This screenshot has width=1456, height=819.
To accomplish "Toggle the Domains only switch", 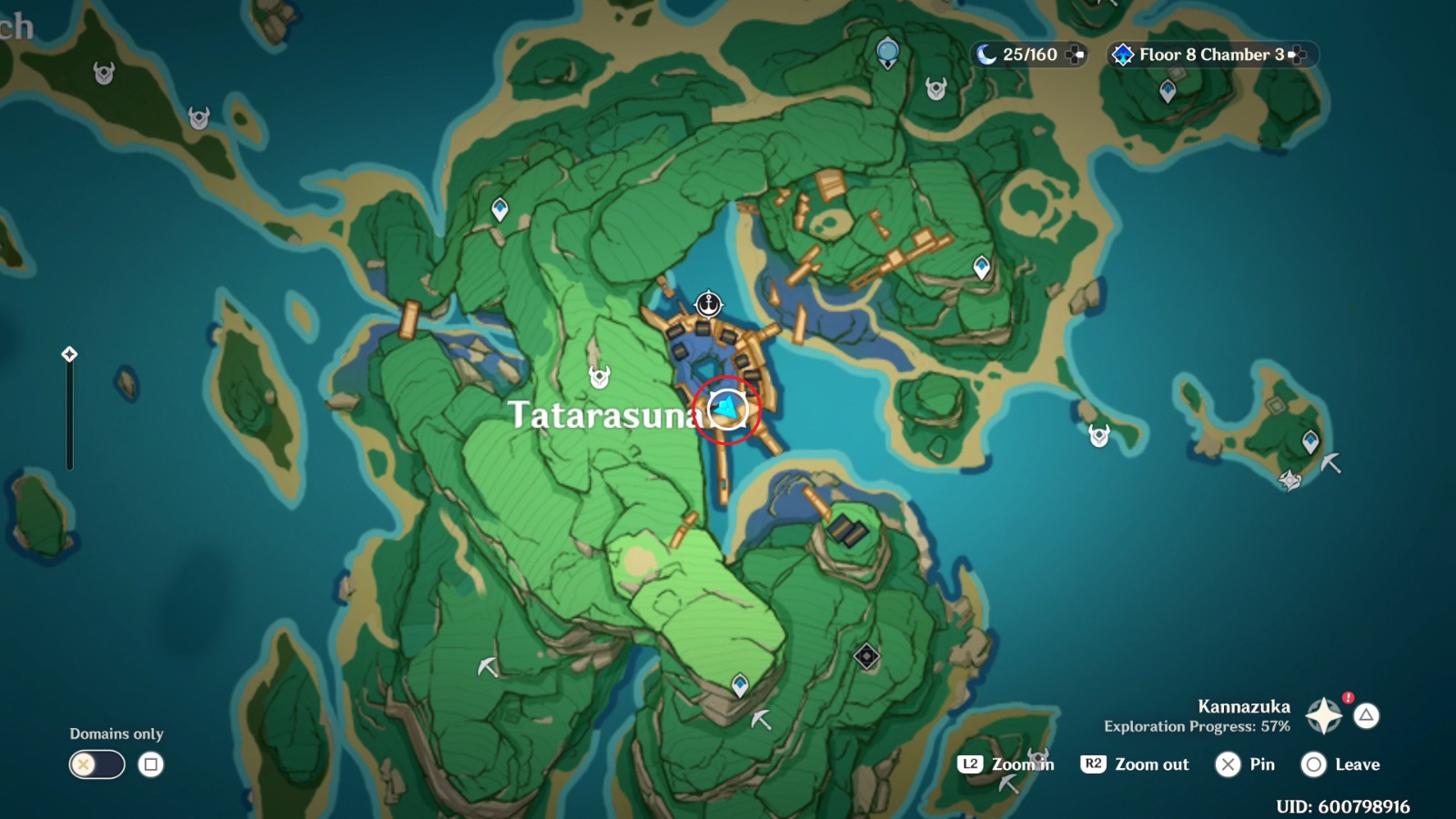I will (96, 765).
